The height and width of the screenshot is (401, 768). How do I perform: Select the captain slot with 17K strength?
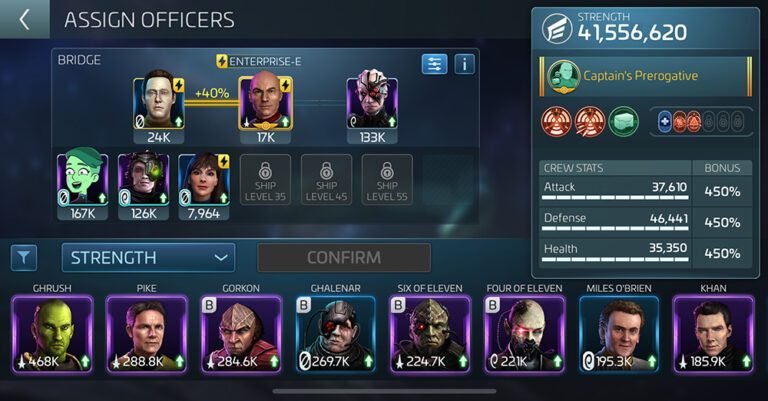tap(263, 103)
